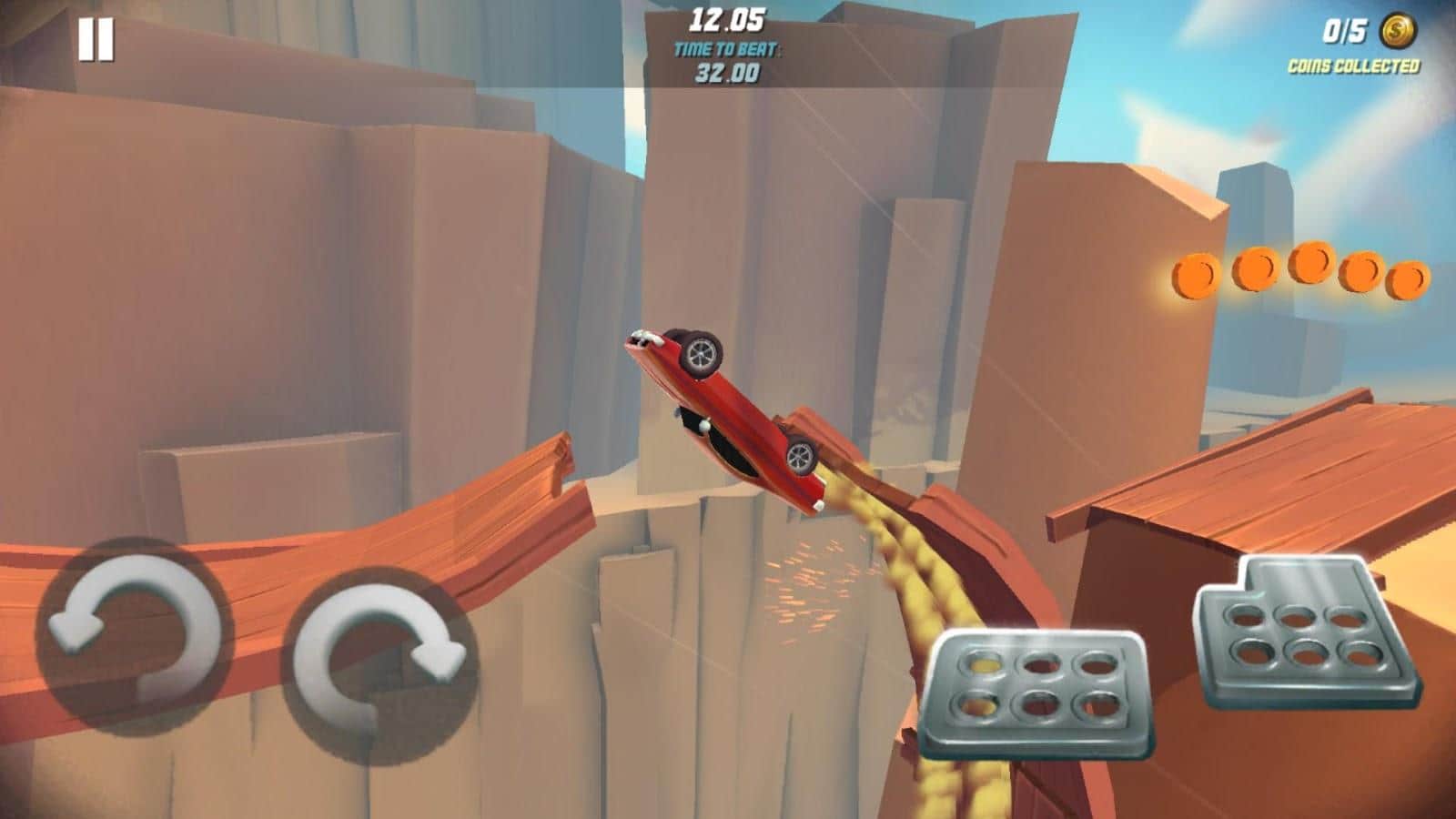This screenshot has height=819, width=1456.
Task: Pause the game with the pause button
Action: coord(95,40)
